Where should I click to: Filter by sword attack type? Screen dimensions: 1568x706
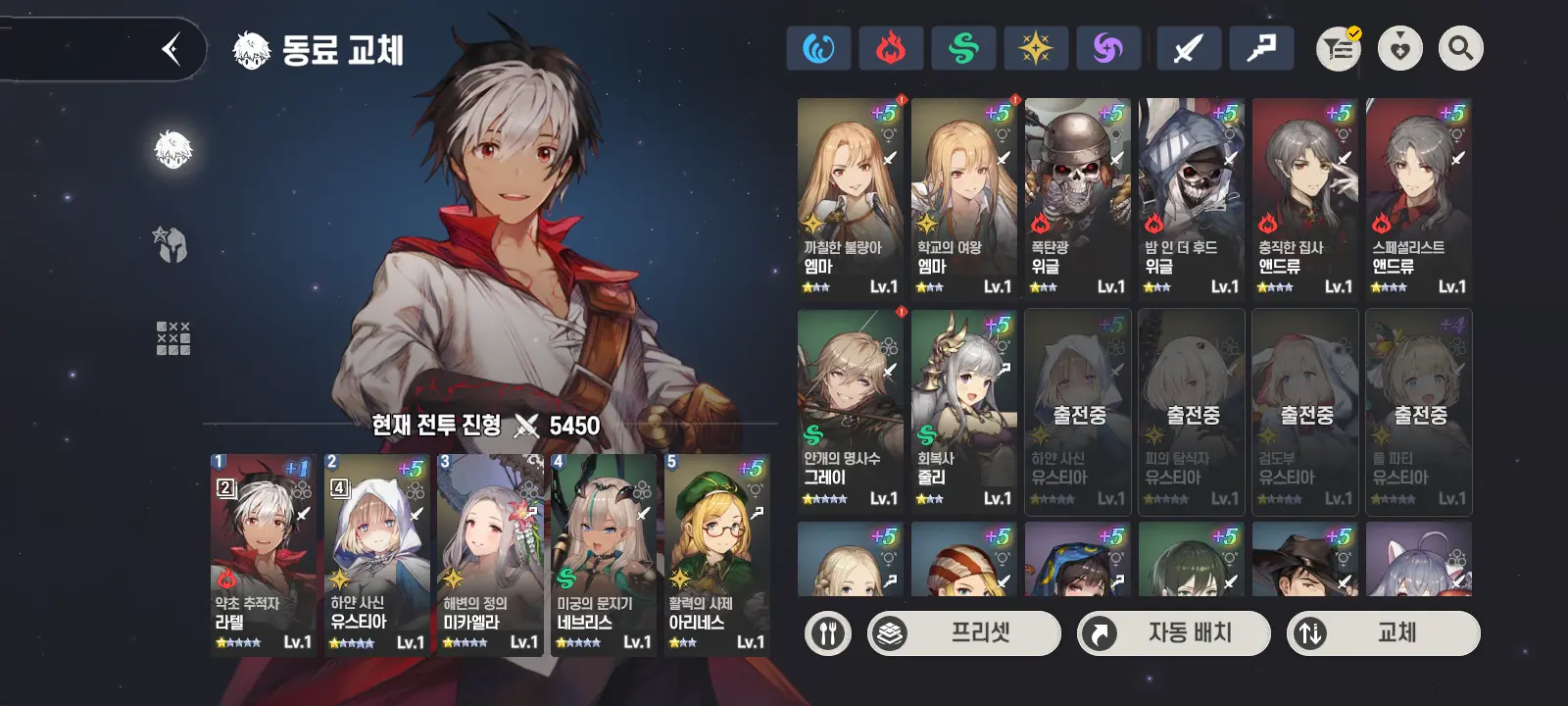[1189, 48]
